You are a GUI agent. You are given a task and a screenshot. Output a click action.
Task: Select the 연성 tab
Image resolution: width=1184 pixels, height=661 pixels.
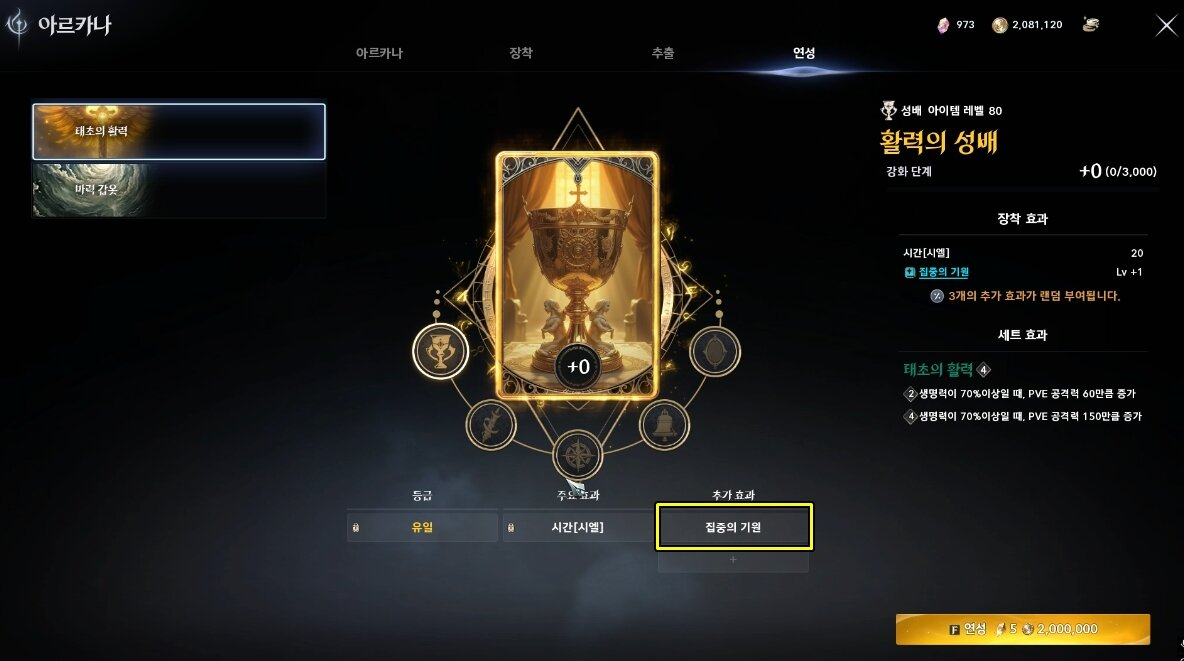pyautogui.click(x=804, y=53)
